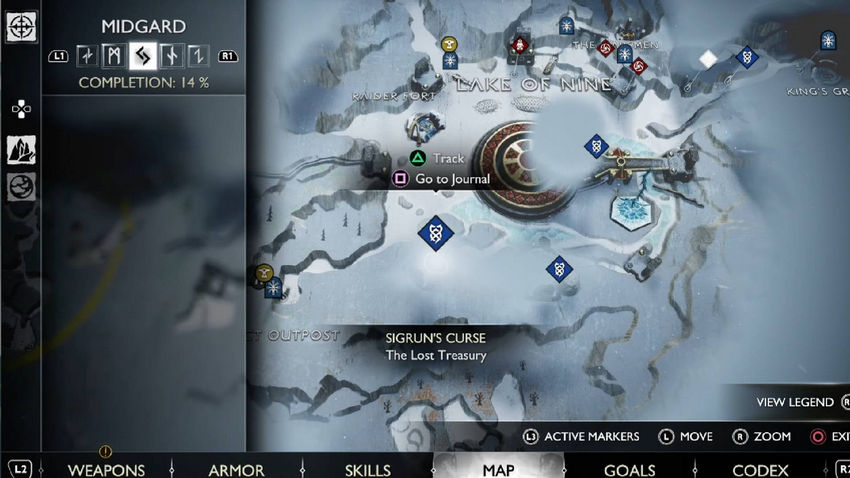Click the yellow marker near Outpost label
The image size is (850, 478).
pos(264,271)
